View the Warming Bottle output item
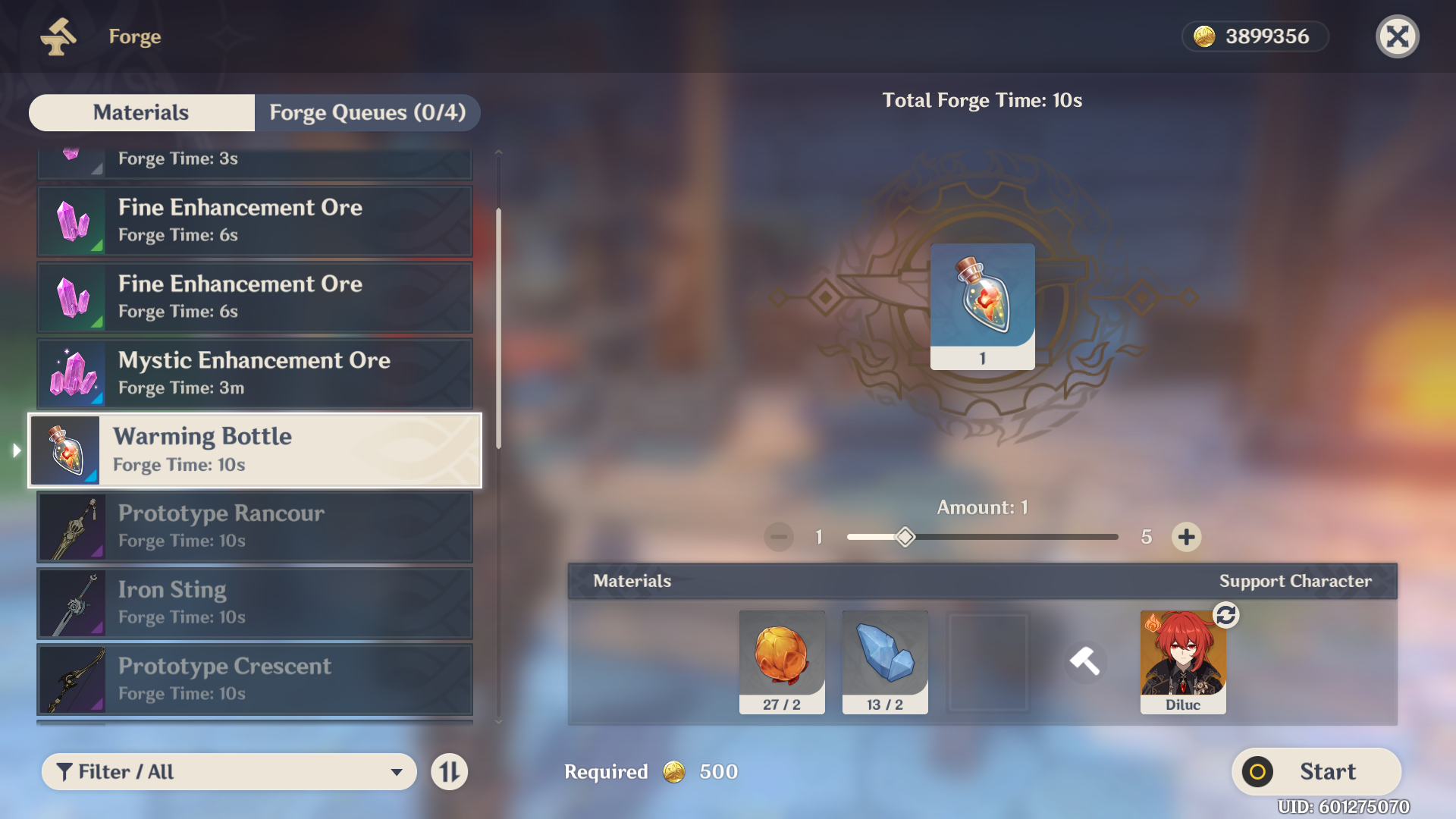Image resolution: width=1456 pixels, height=819 pixels. click(x=982, y=306)
